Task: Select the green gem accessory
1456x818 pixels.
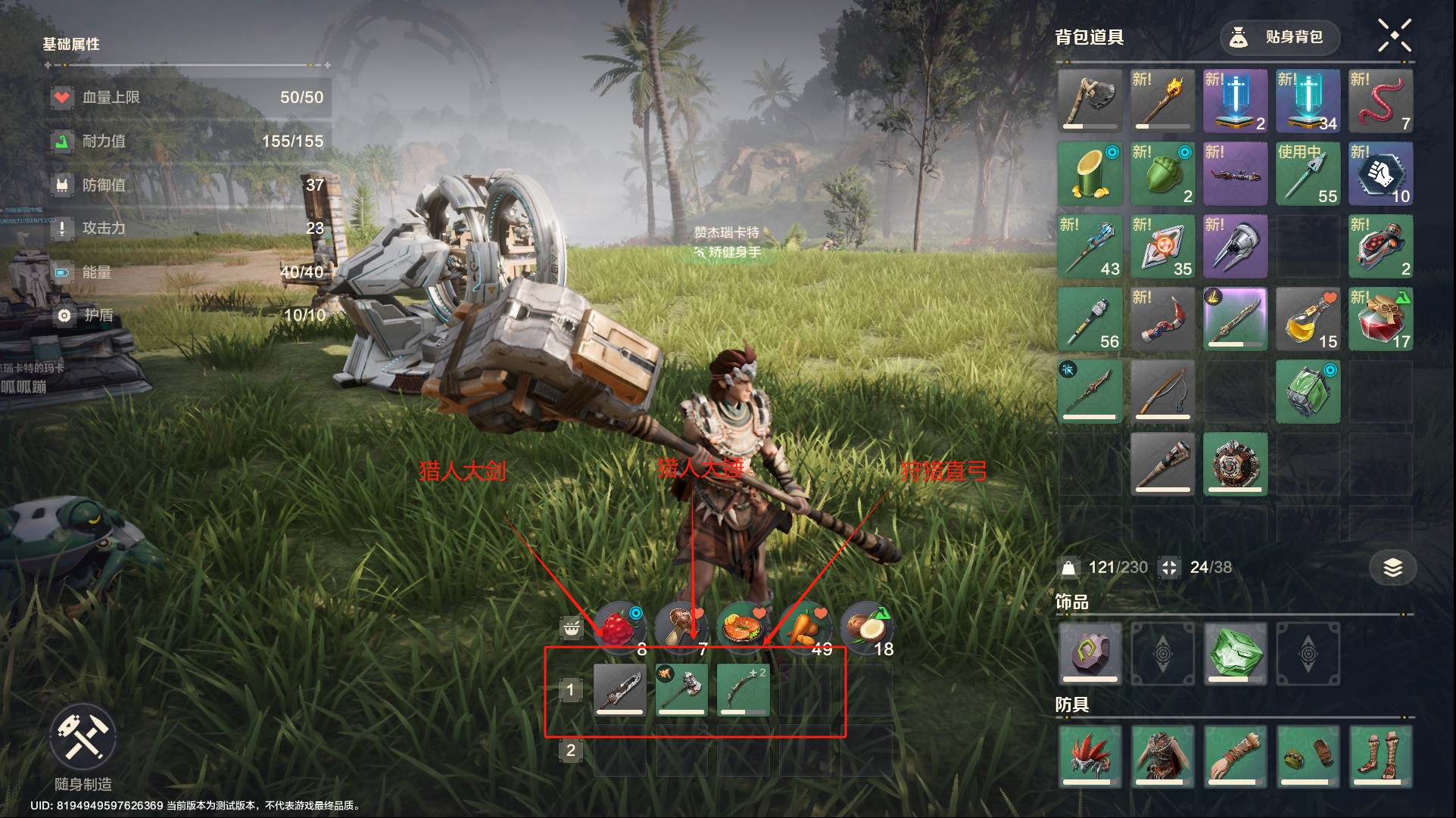Action: [x=1235, y=653]
